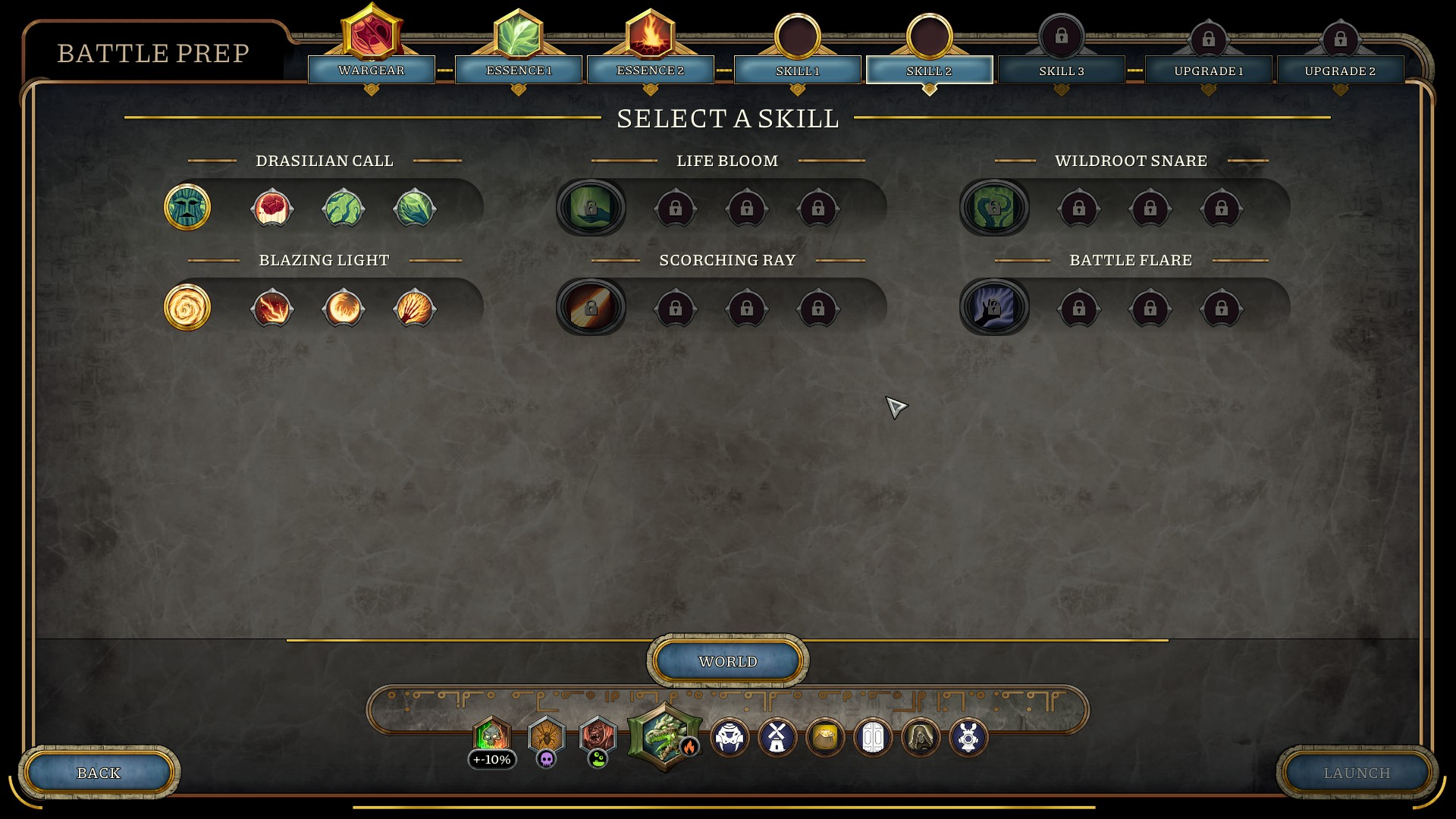Click the locked Scorching Ray skill

click(591, 307)
